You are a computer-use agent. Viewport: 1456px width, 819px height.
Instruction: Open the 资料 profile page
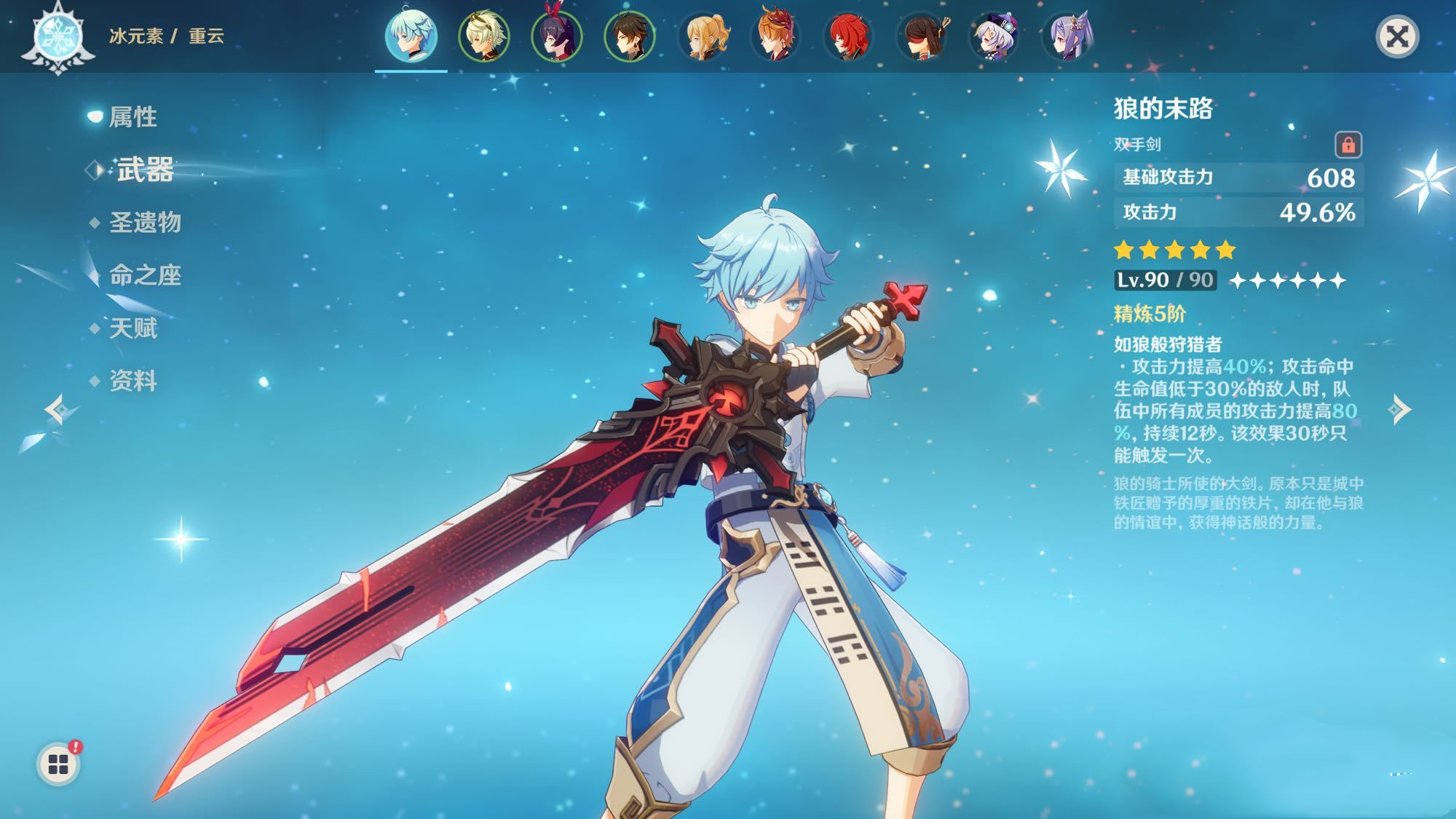[132, 380]
